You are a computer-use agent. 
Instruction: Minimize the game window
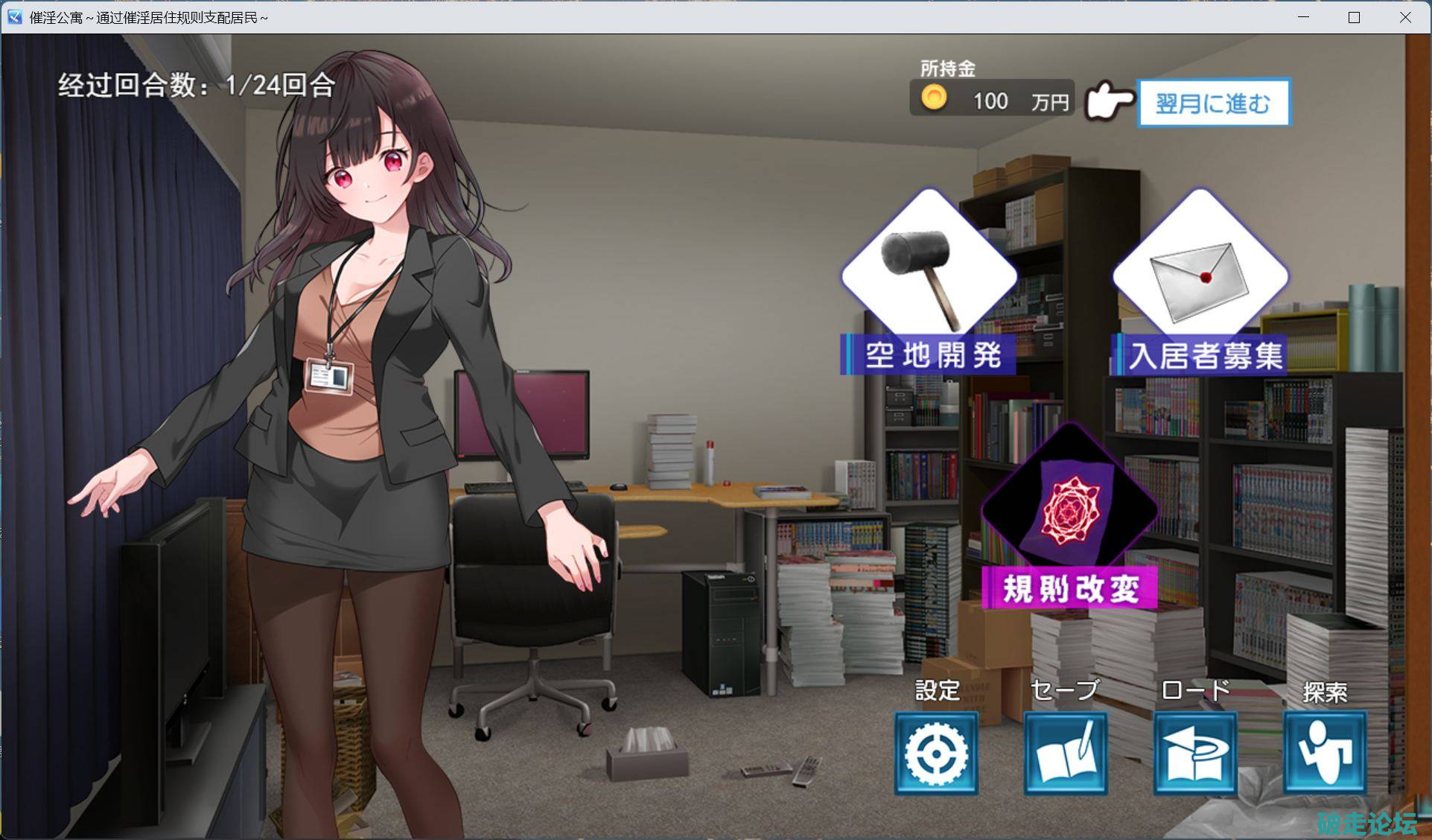[1303, 17]
